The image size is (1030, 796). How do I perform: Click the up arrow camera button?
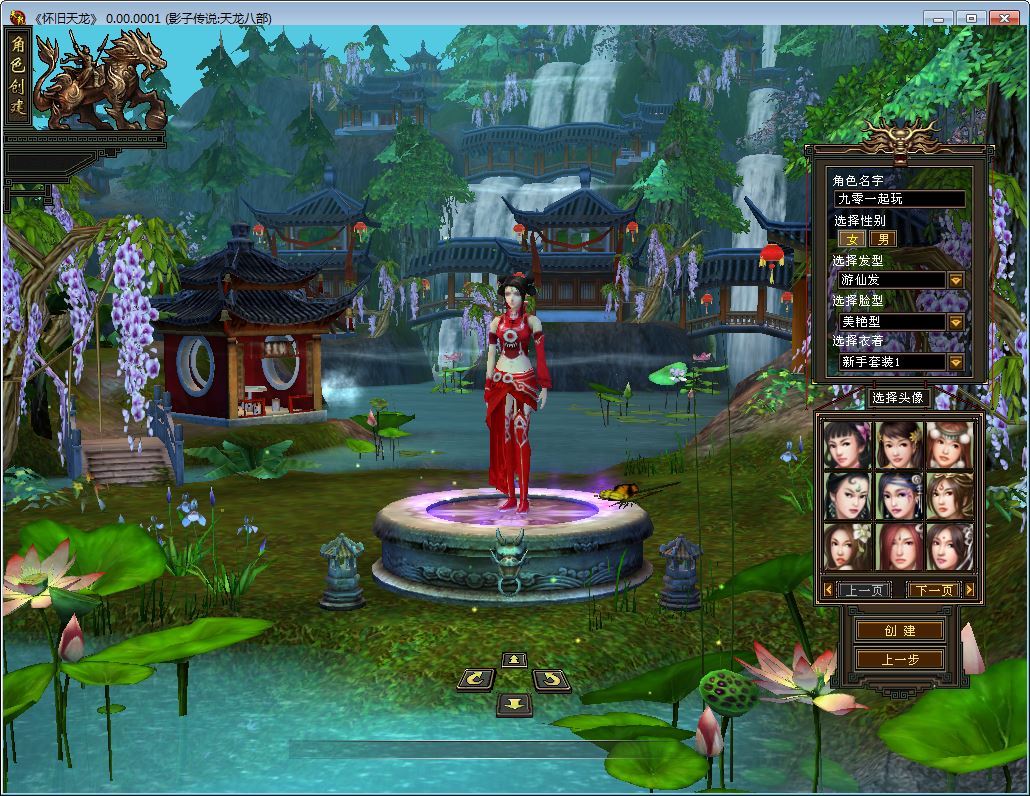click(x=514, y=659)
